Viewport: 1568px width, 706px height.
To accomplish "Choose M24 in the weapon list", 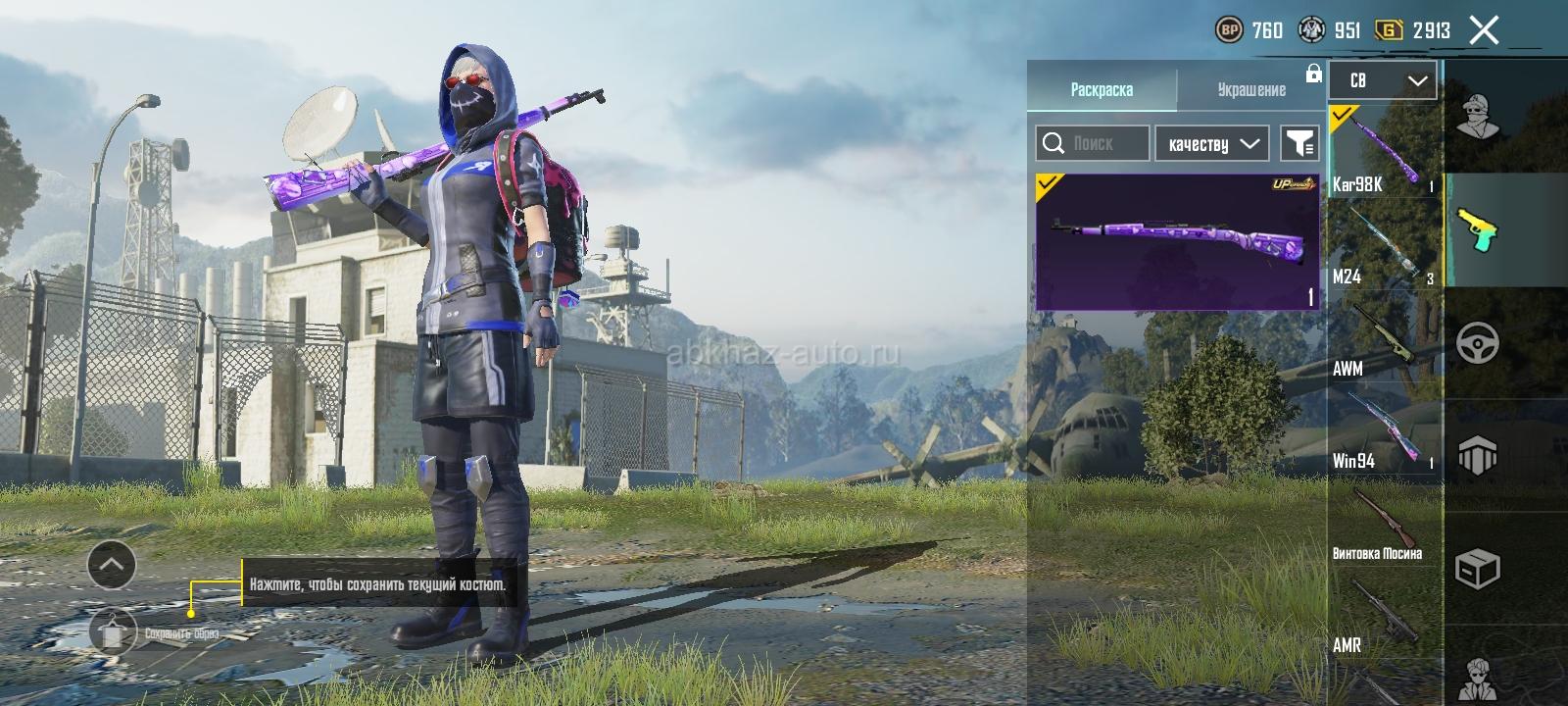I will (1384, 245).
